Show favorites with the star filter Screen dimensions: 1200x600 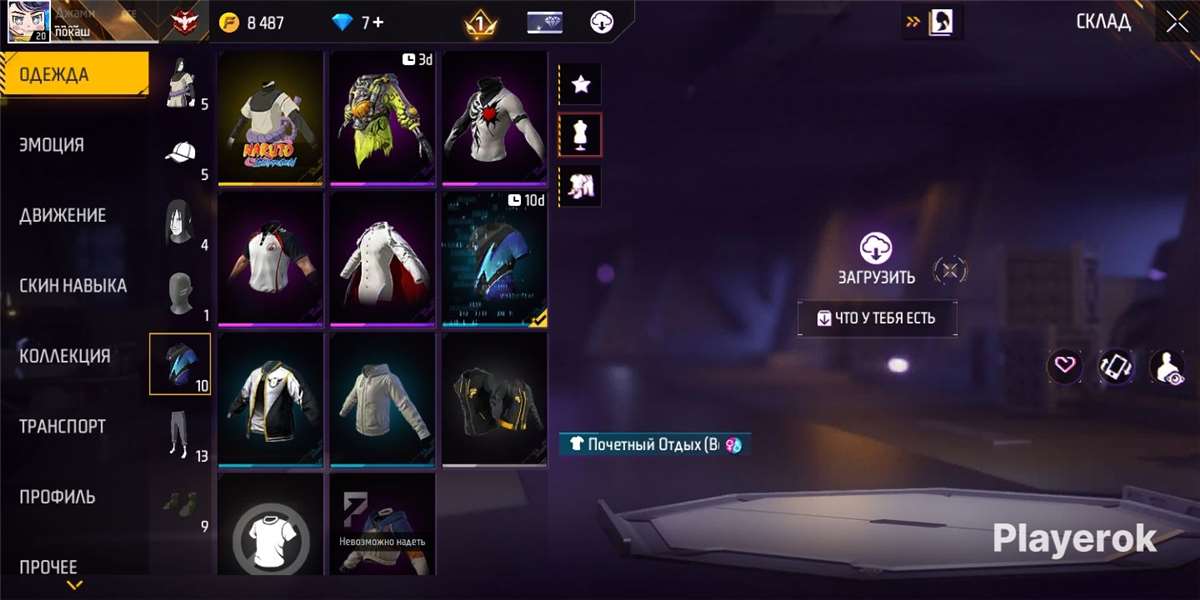pos(580,85)
